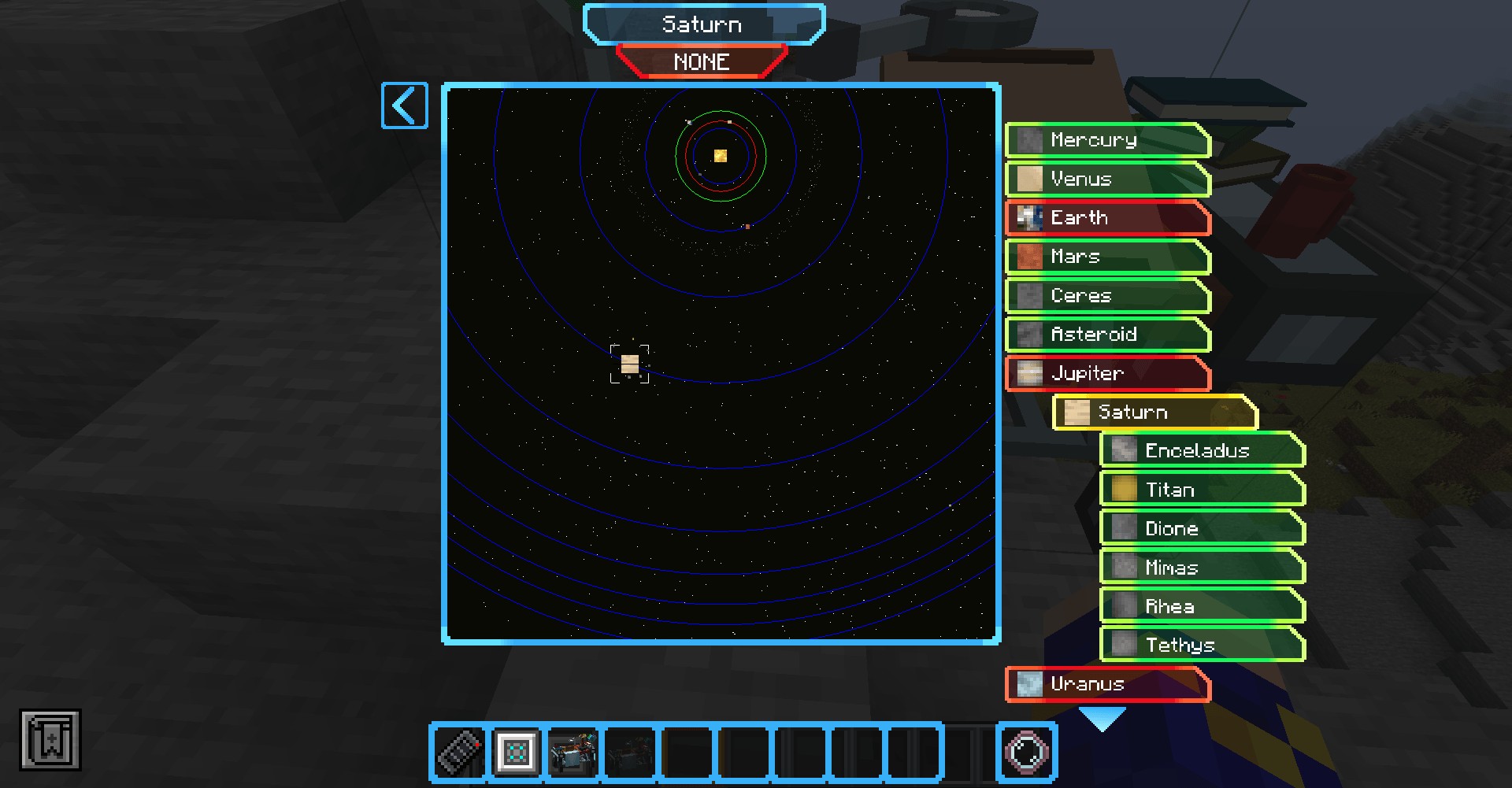The image size is (1512, 788).
Task: Choose Titan from Saturn's moons
Action: [x=1202, y=490]
